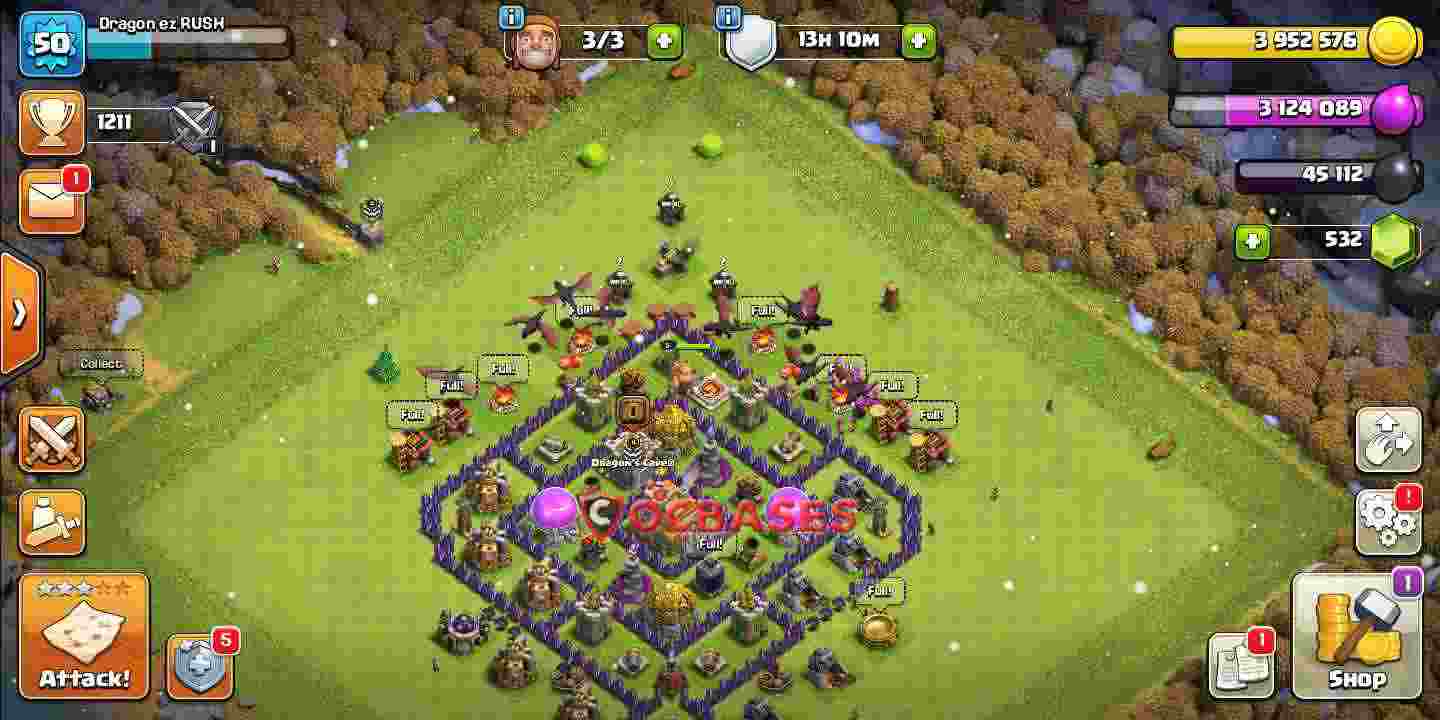Buy more builders via the green plus
The width and height of the screenshot is (1440, 720).
pos(665,40)
